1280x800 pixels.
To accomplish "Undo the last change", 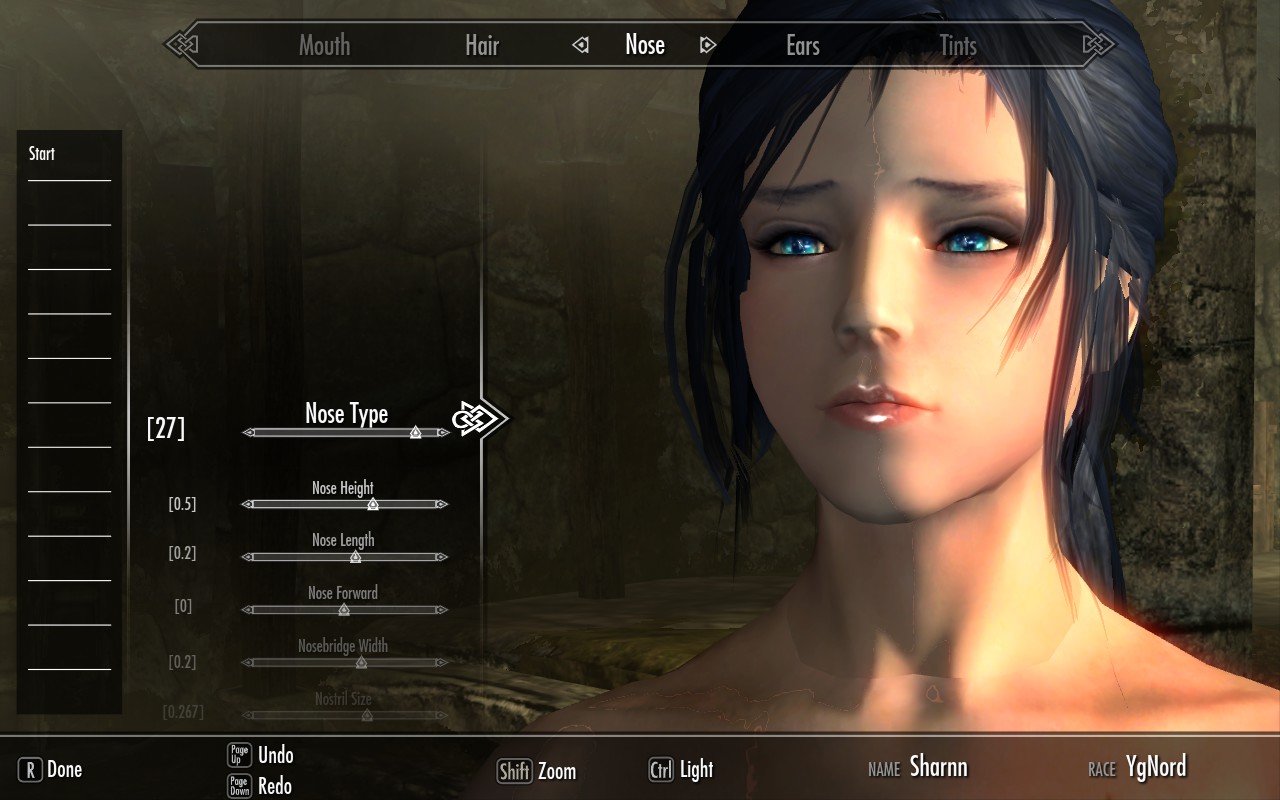I will tap(275, 755).
